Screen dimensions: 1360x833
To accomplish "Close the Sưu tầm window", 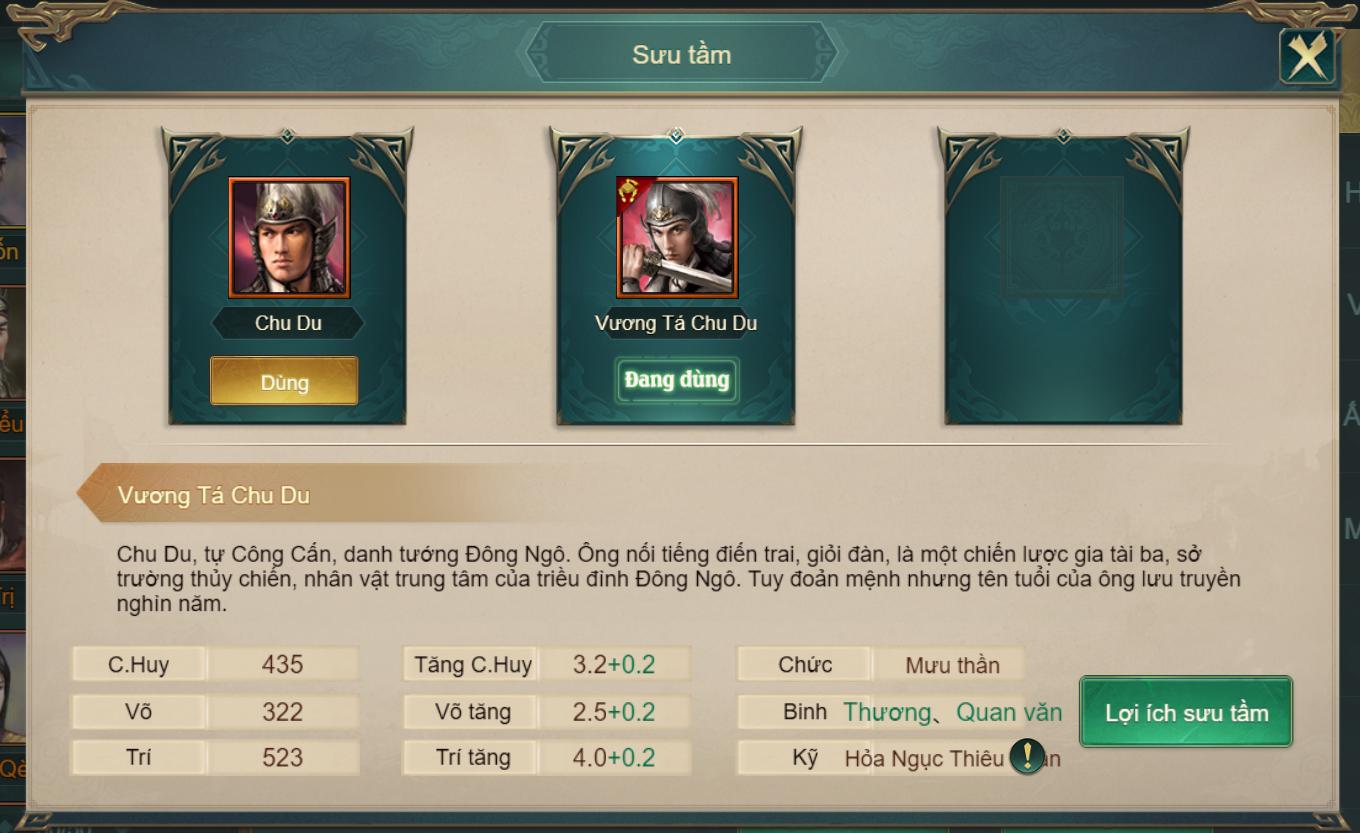I will pyautogui.click(x=1307, y=56).
